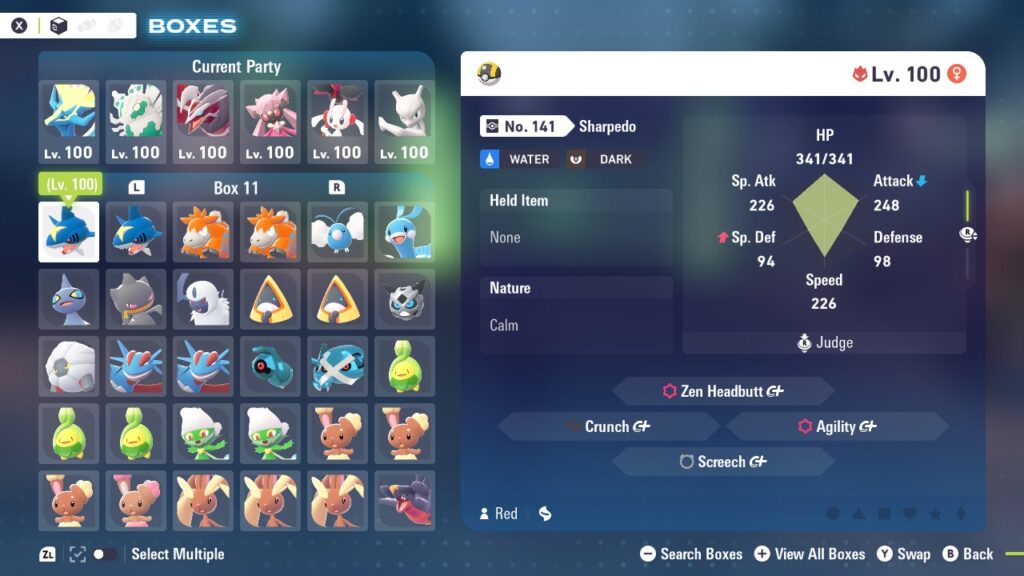Click the highlighted Sharpedo box slot
Viewport: 1024px width, 576px height.
coord(69,232)
